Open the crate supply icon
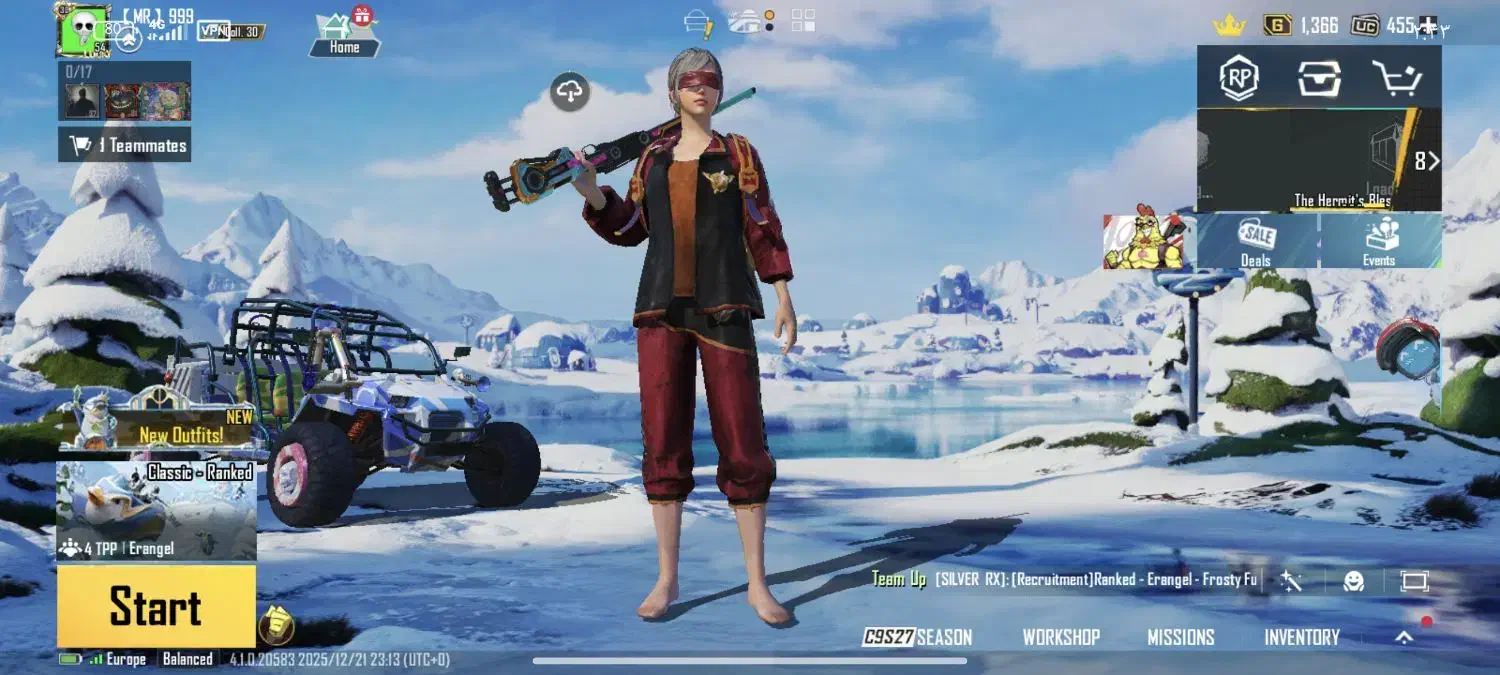 1319,78
